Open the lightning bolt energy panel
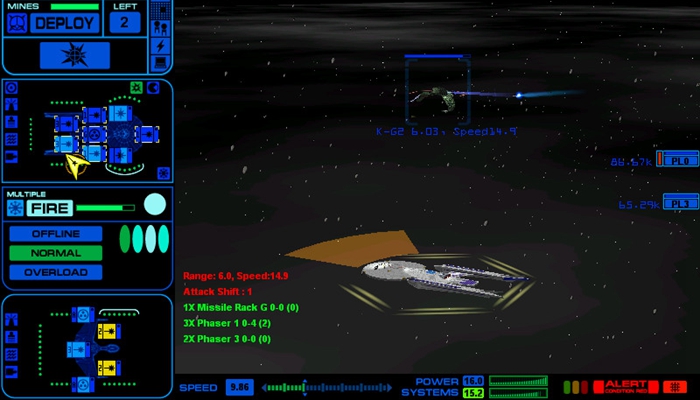The height and width of the screenshot is (400, 700). point(159,45)
